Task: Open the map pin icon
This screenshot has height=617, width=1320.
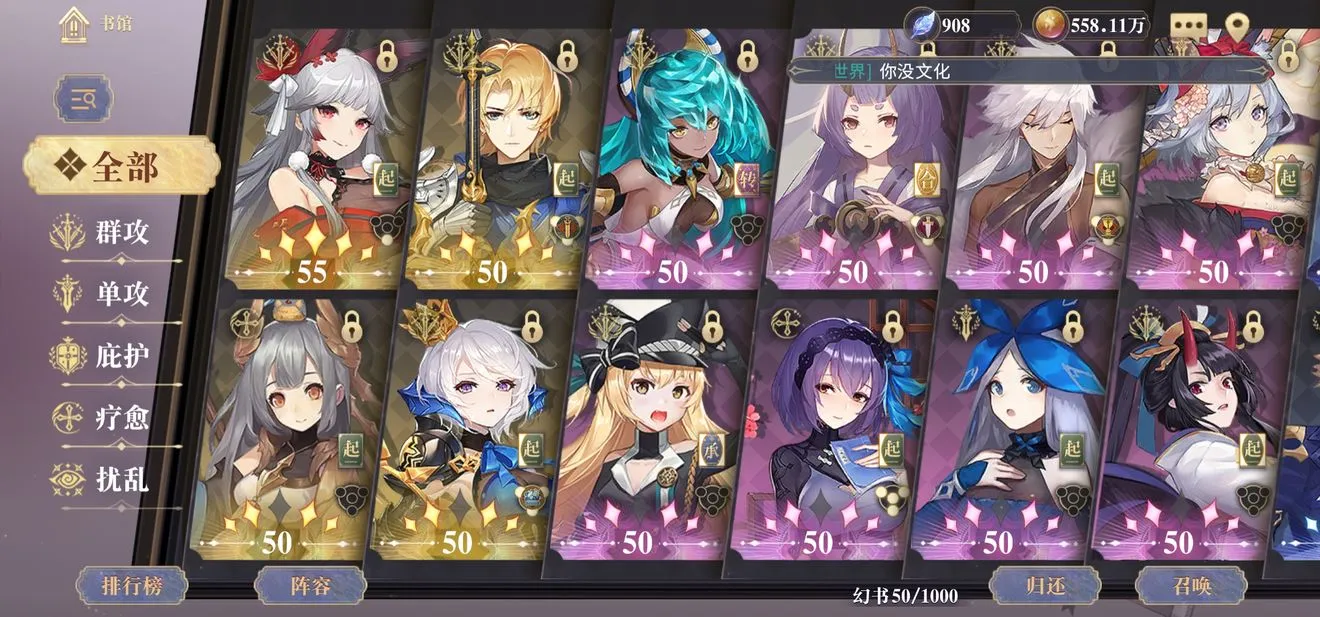Action: pyautogui.click(x=1238, y=25)
